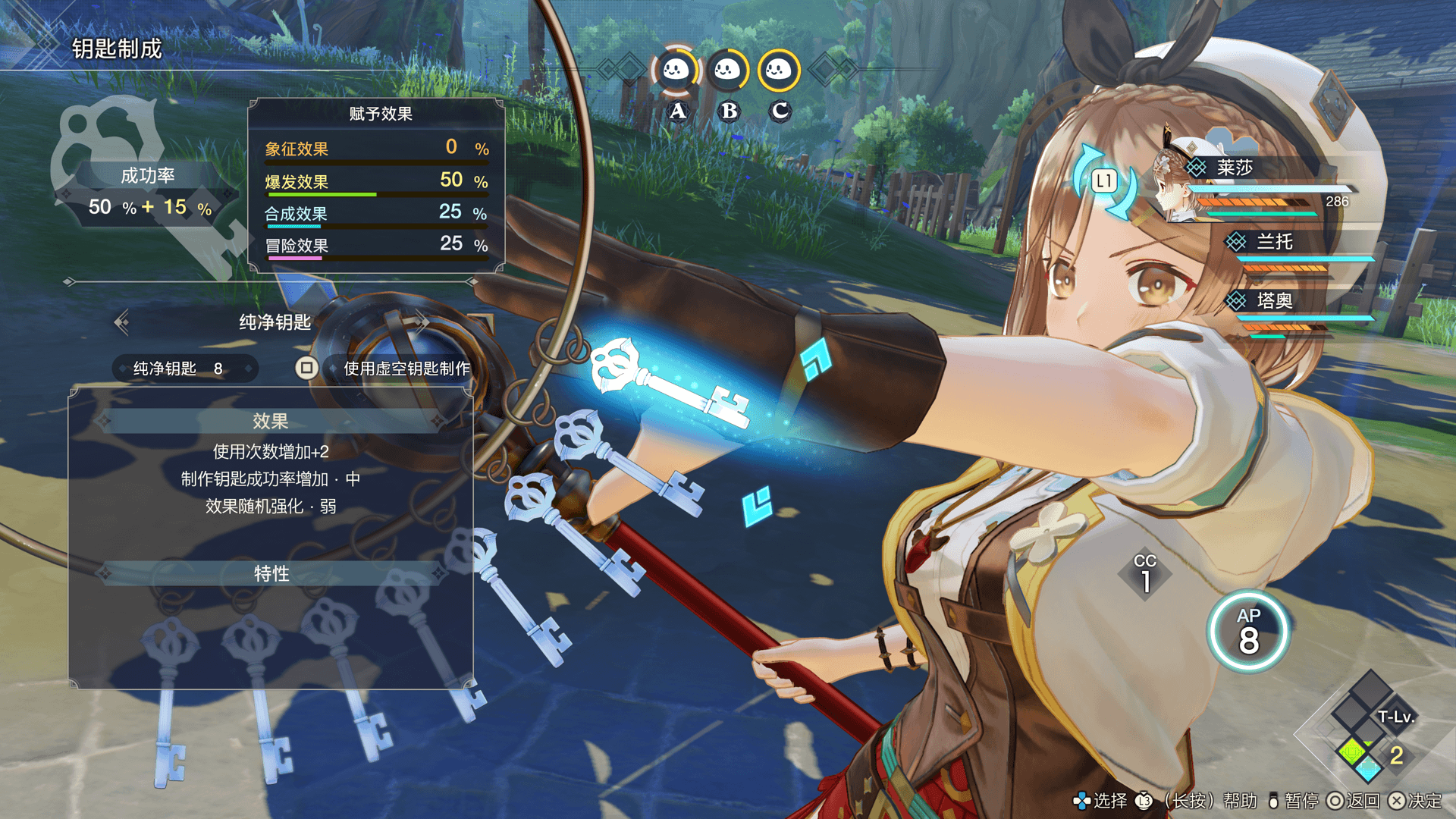Select the next key type arrow

coord(422,322)
